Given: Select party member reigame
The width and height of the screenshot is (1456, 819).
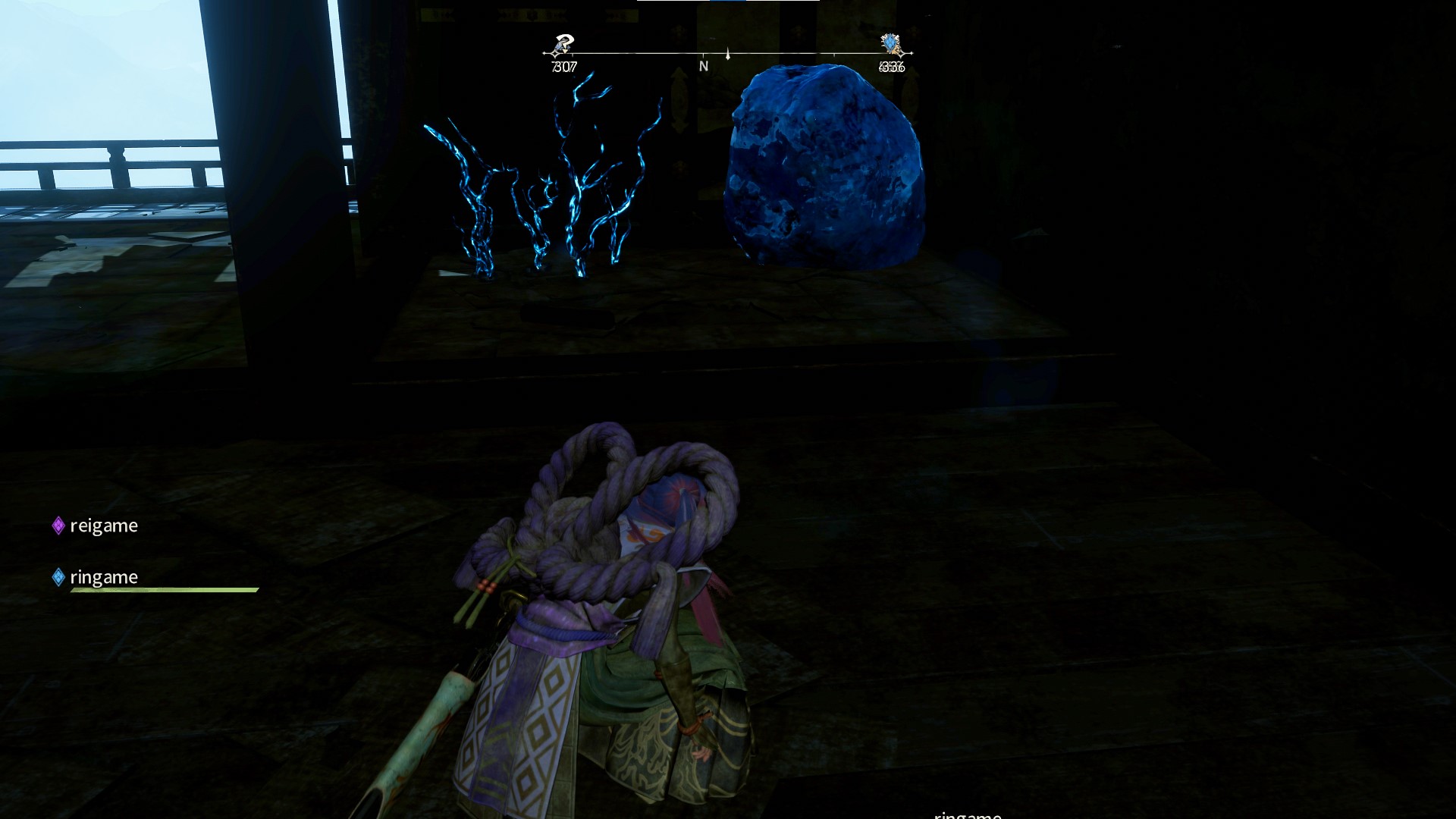Looking at the screenshot, I should tap(103, 526).
